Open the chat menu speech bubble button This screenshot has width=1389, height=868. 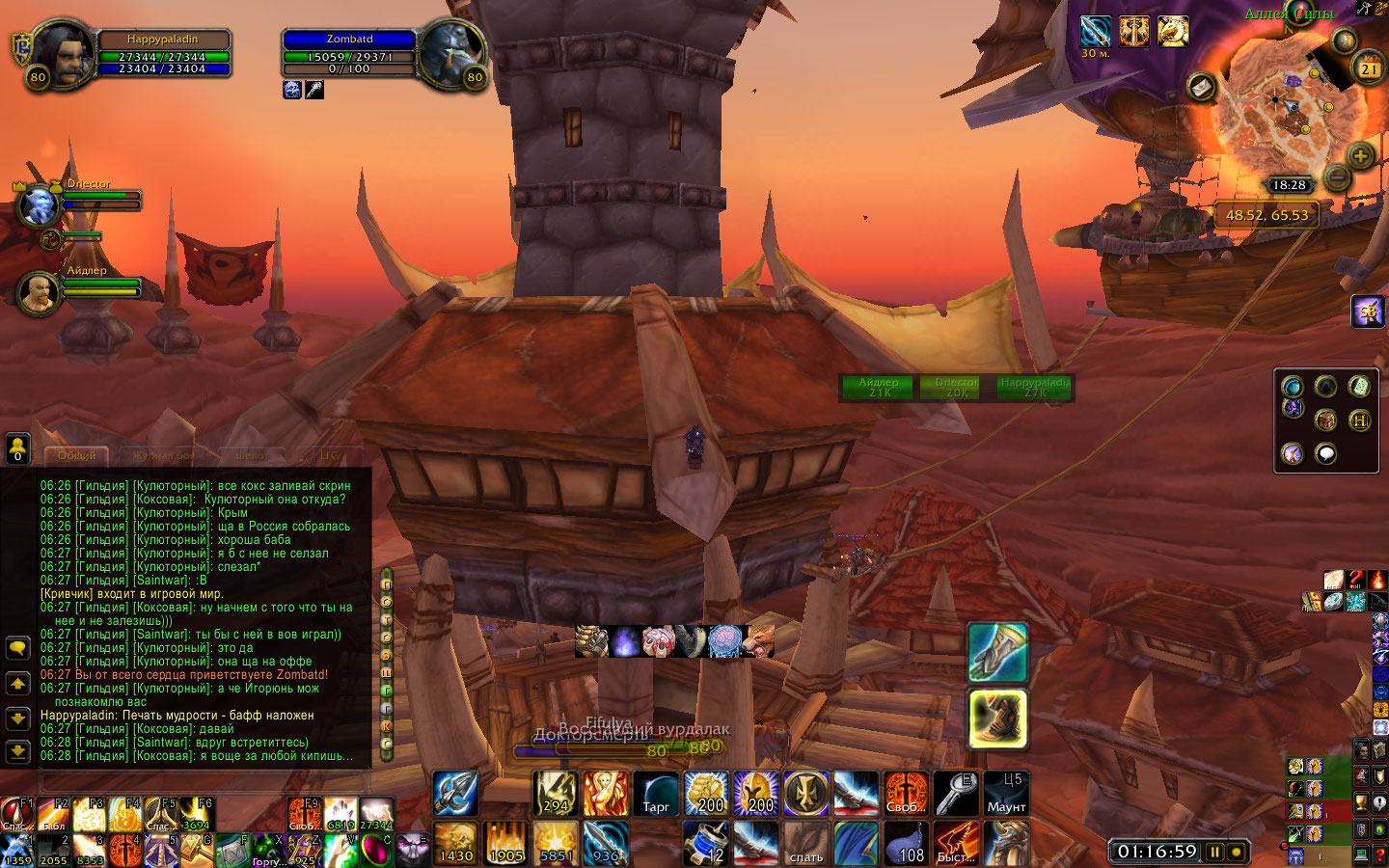click(x=17, y=647)
